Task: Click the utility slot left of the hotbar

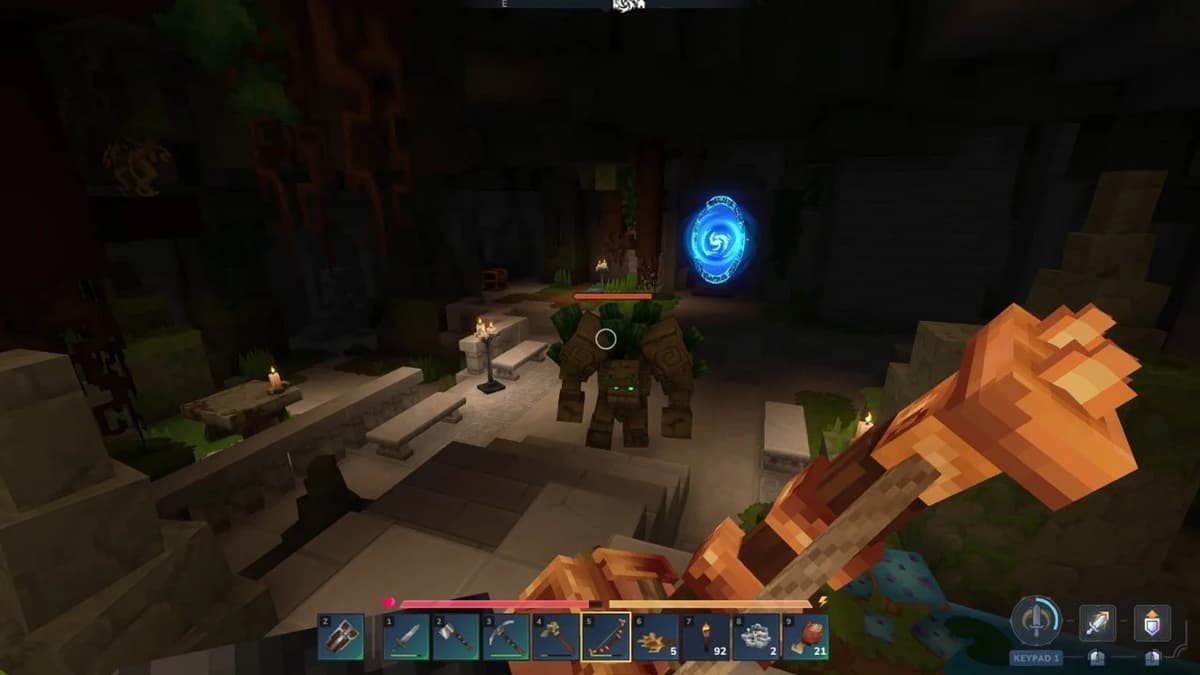Action: 341,638
